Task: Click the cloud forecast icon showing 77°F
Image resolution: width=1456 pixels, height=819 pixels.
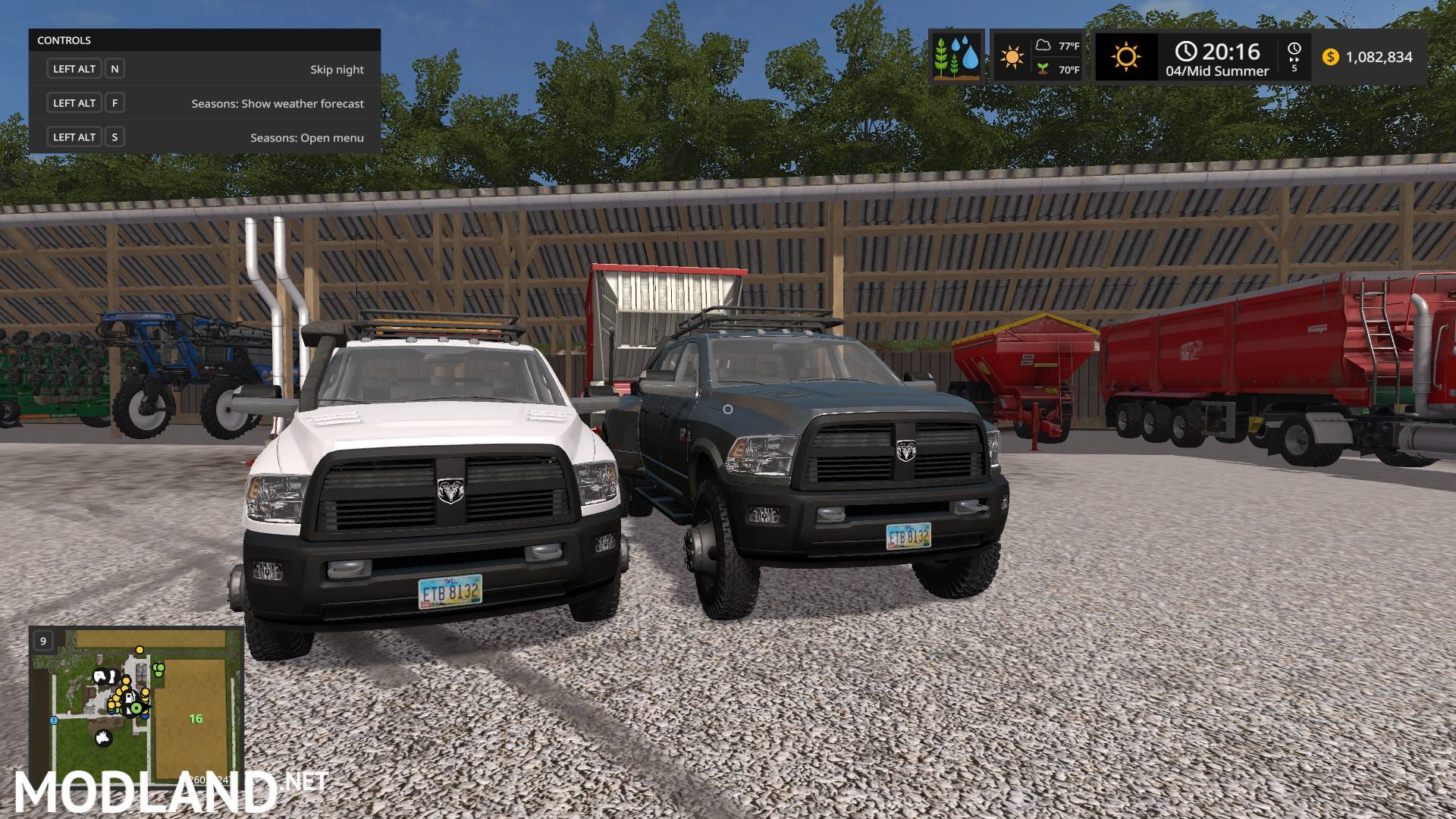Action: (1043, 46)
